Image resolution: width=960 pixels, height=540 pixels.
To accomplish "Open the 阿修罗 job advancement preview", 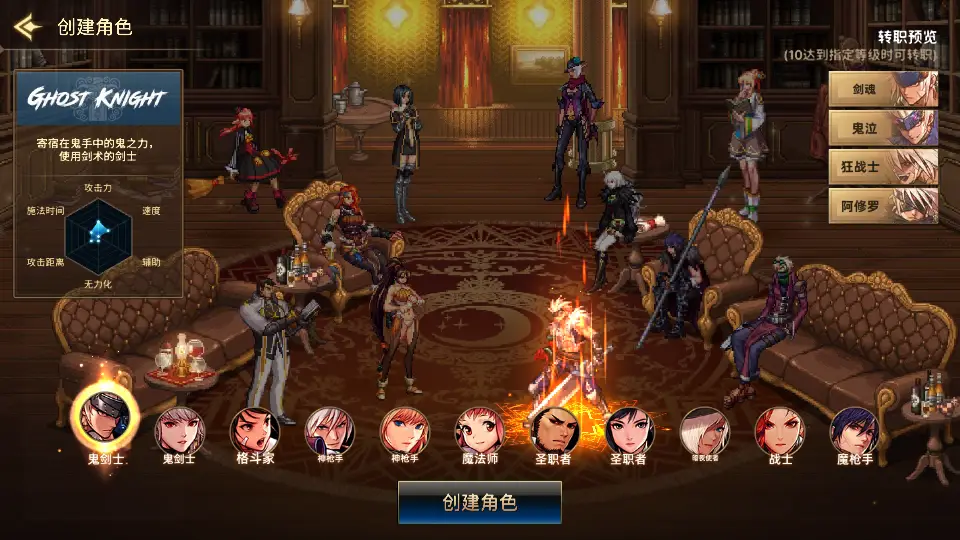I will click(883, 205).
